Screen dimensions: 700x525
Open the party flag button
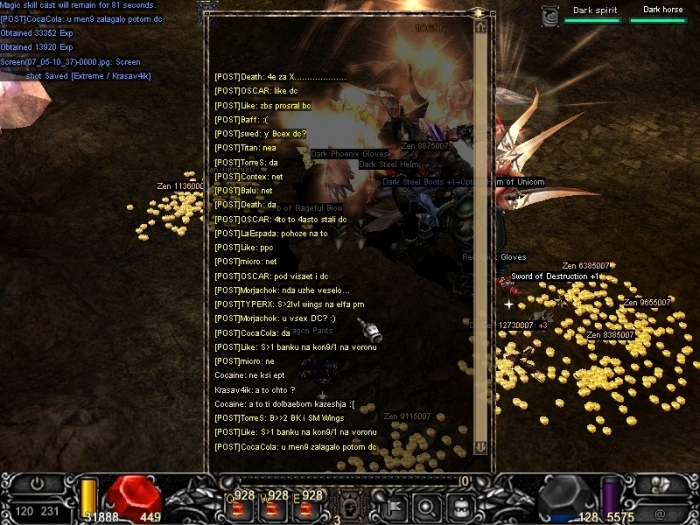pos(392,504)
